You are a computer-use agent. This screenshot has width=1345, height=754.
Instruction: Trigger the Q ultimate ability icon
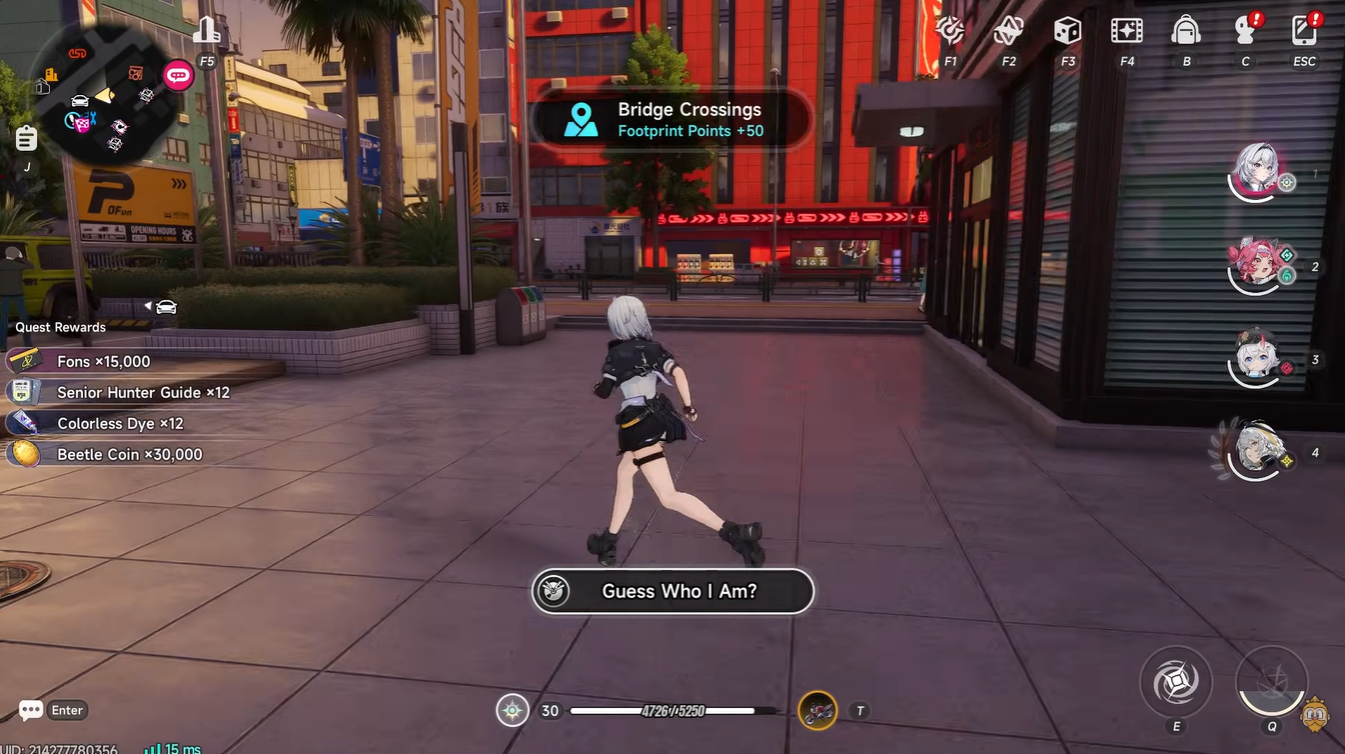tap(1272, 681)
